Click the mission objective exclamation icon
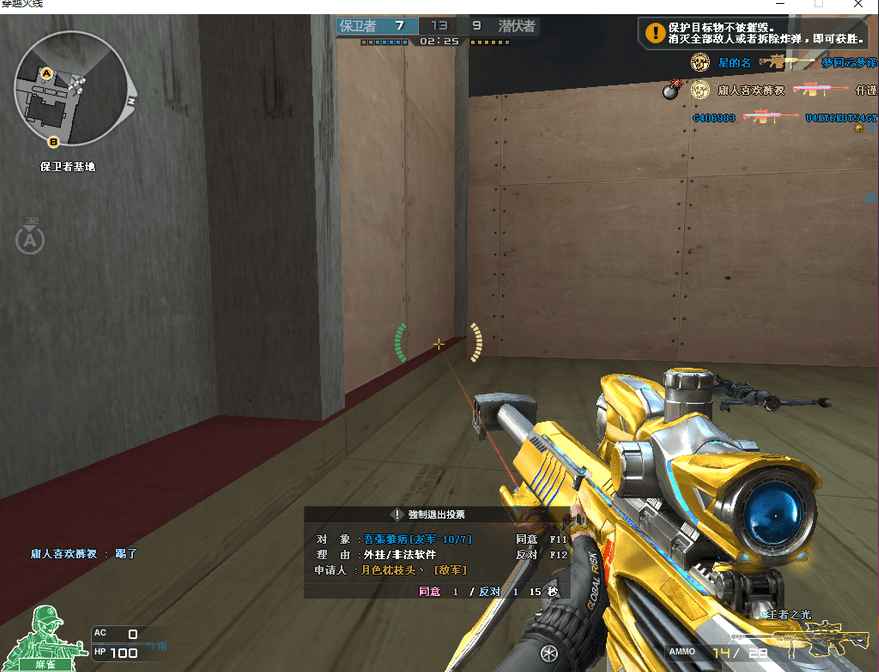 [x=655, y=34]
